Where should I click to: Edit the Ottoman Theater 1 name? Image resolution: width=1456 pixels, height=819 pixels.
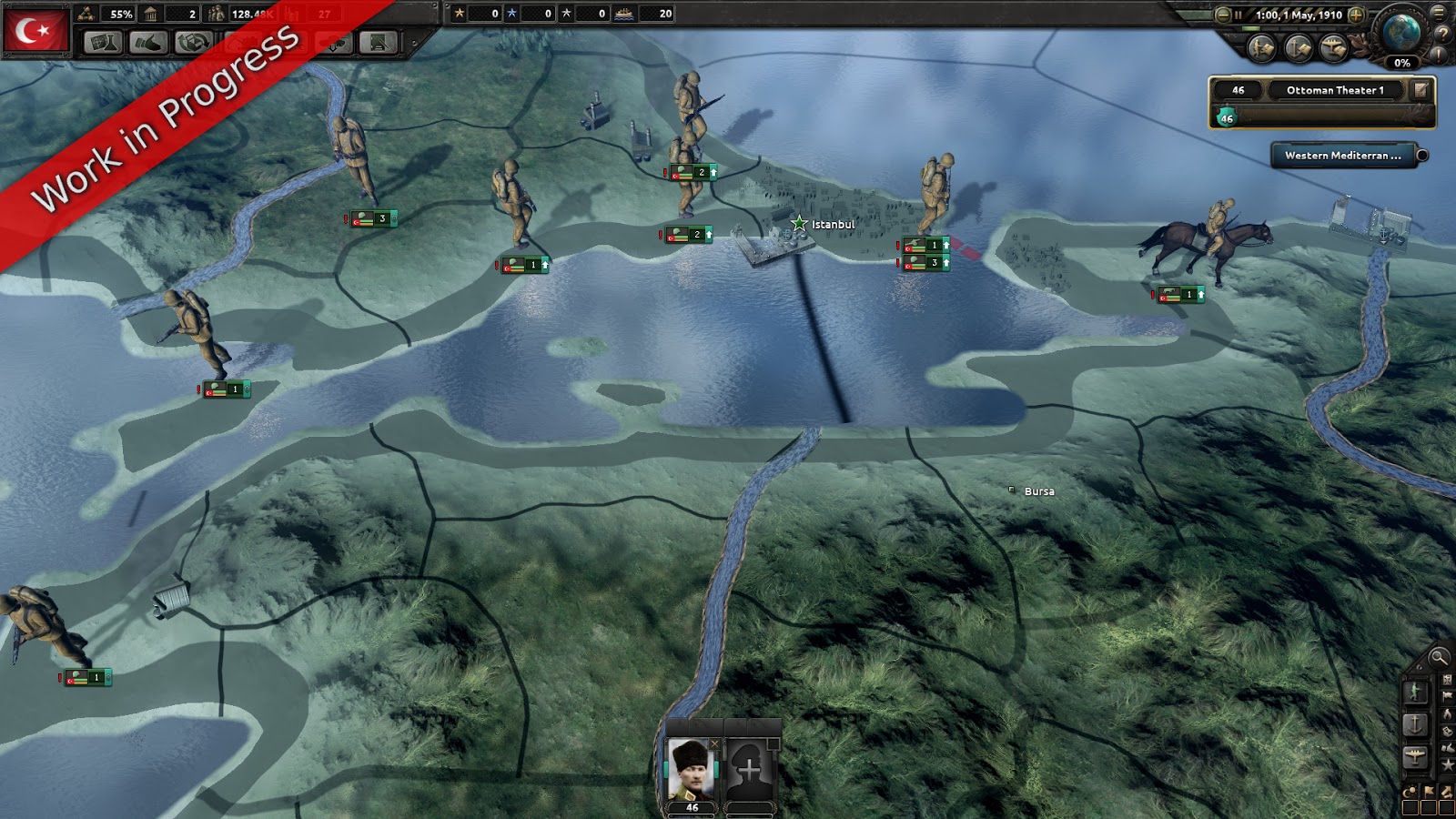click(x=1421, y=89)
